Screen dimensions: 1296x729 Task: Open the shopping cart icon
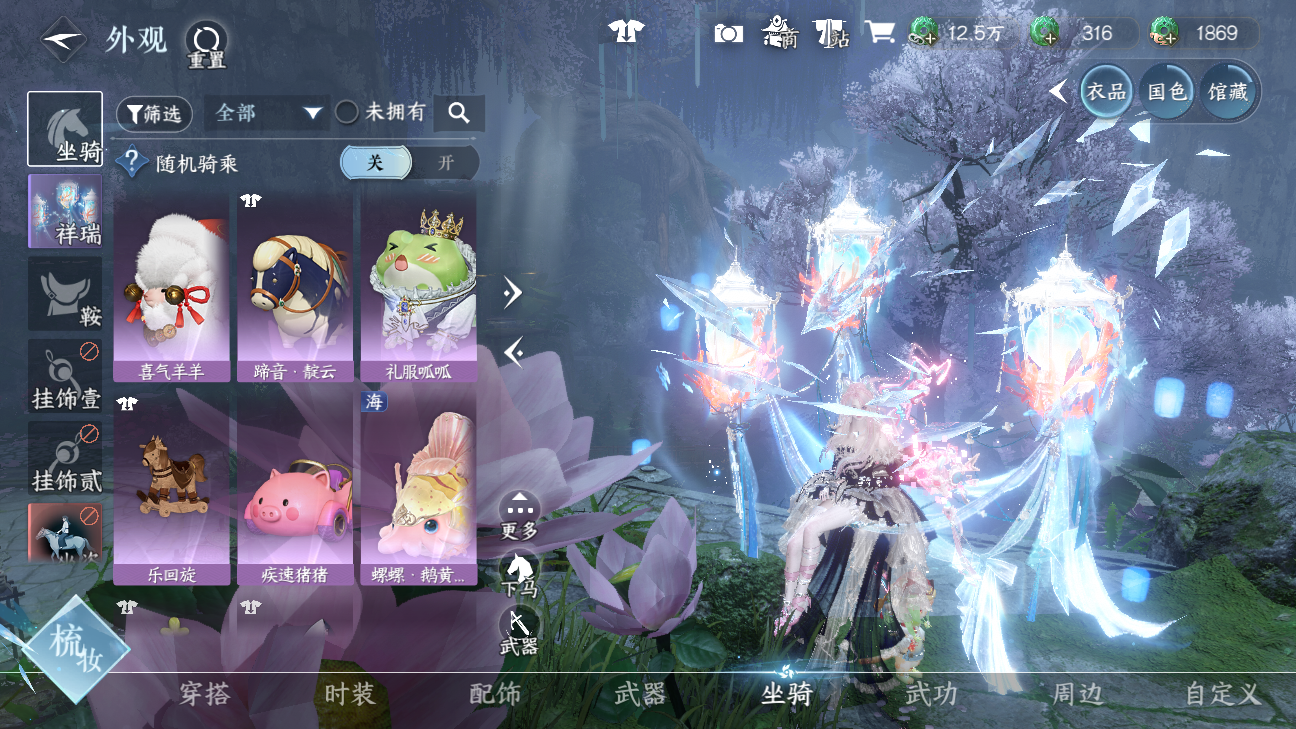(880, 33)
